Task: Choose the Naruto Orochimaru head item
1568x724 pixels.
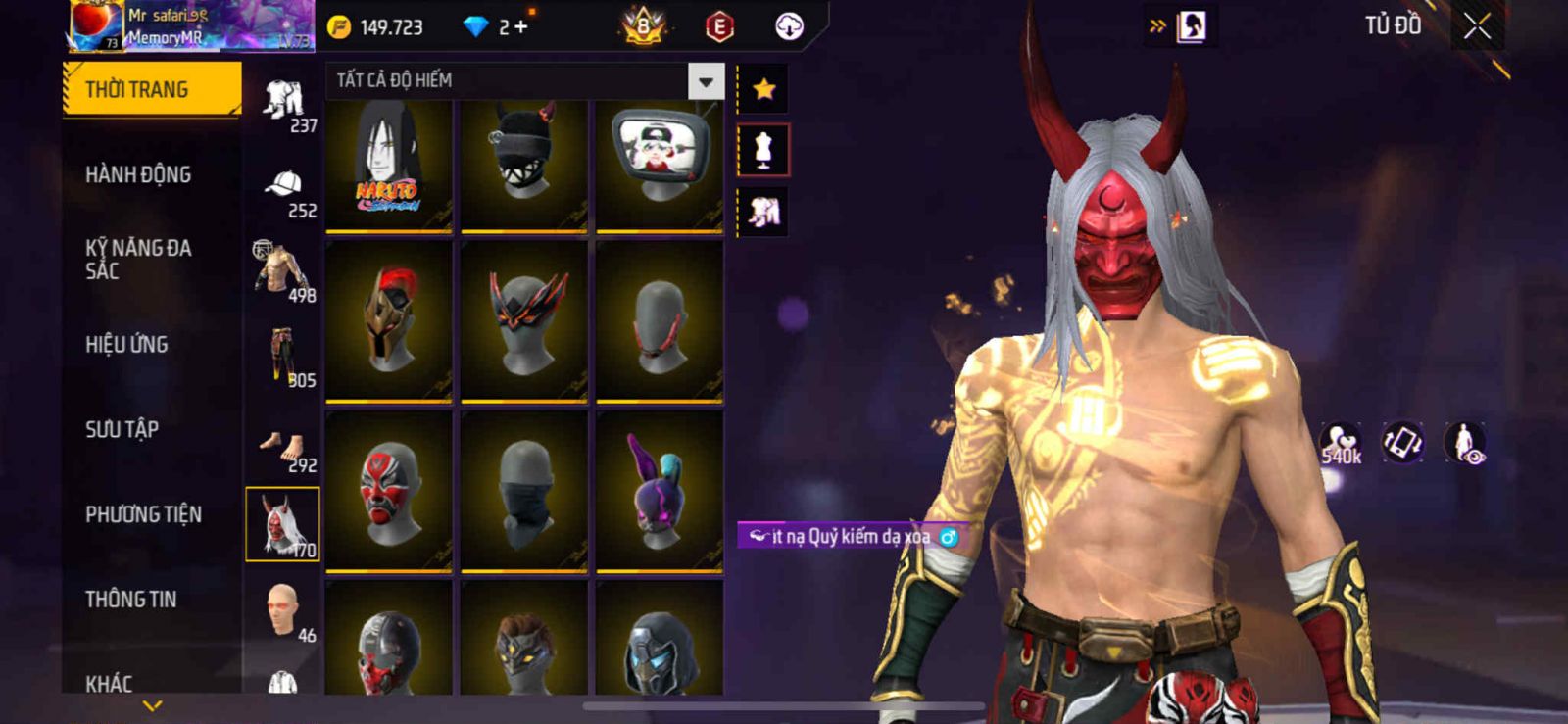Action: [x=389, y=165]
